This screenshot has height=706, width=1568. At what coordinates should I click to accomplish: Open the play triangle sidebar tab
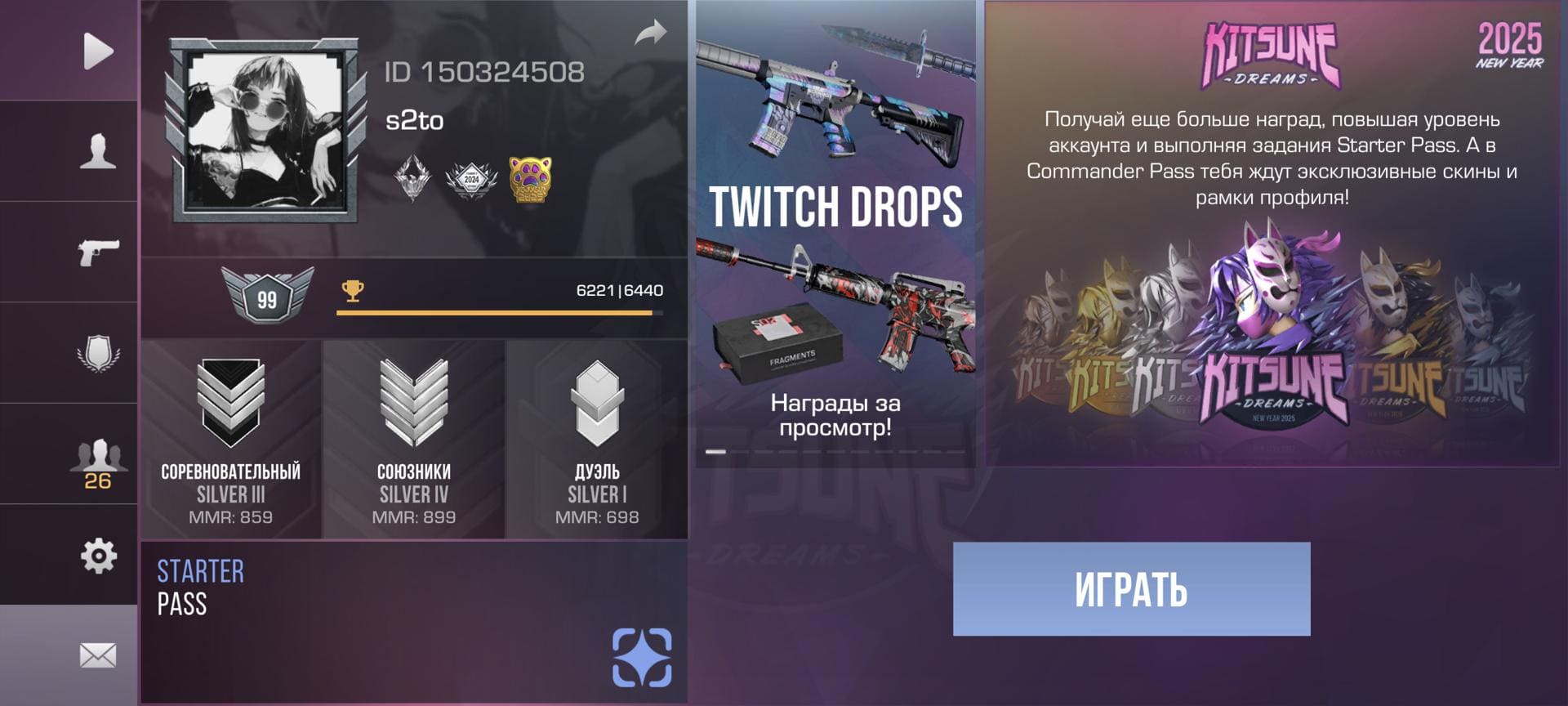(x=98, y=51)
